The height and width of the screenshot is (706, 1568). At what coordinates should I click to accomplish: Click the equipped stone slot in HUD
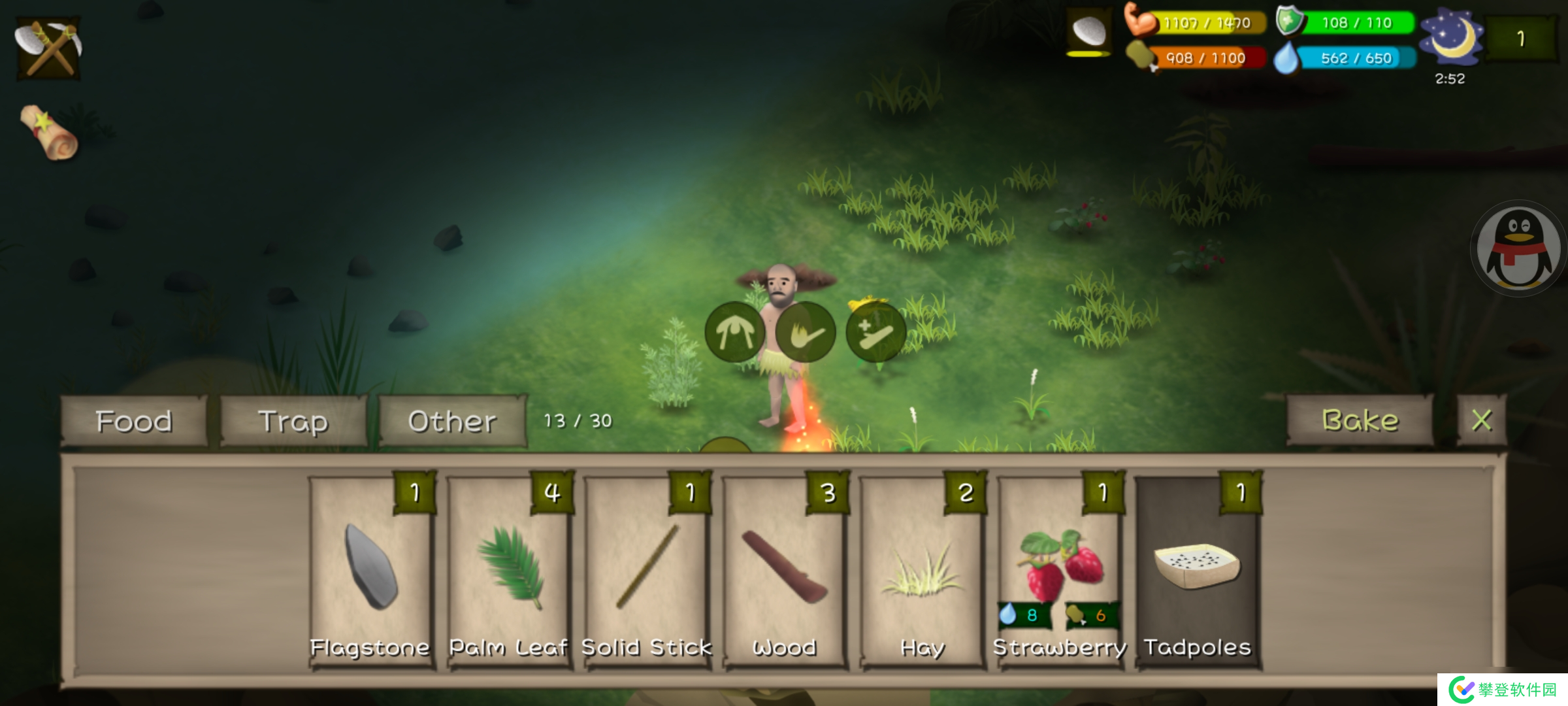1089,31
